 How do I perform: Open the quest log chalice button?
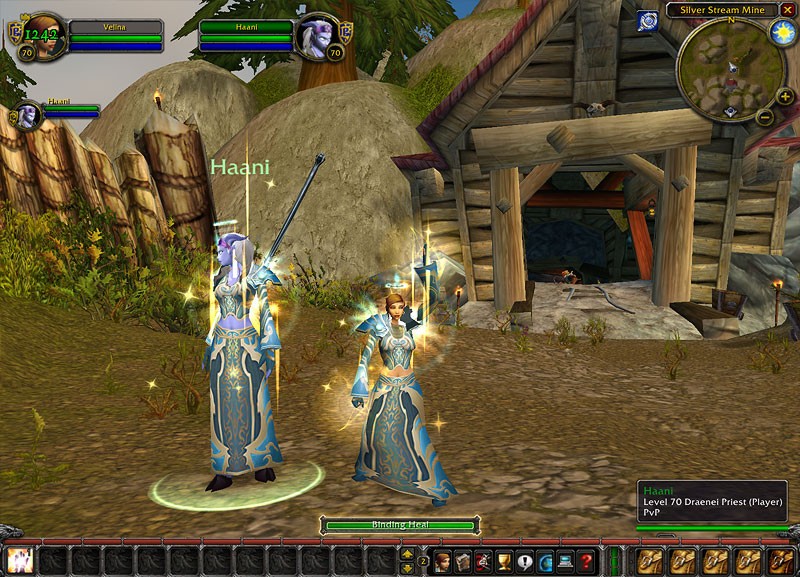pos(504,561)
